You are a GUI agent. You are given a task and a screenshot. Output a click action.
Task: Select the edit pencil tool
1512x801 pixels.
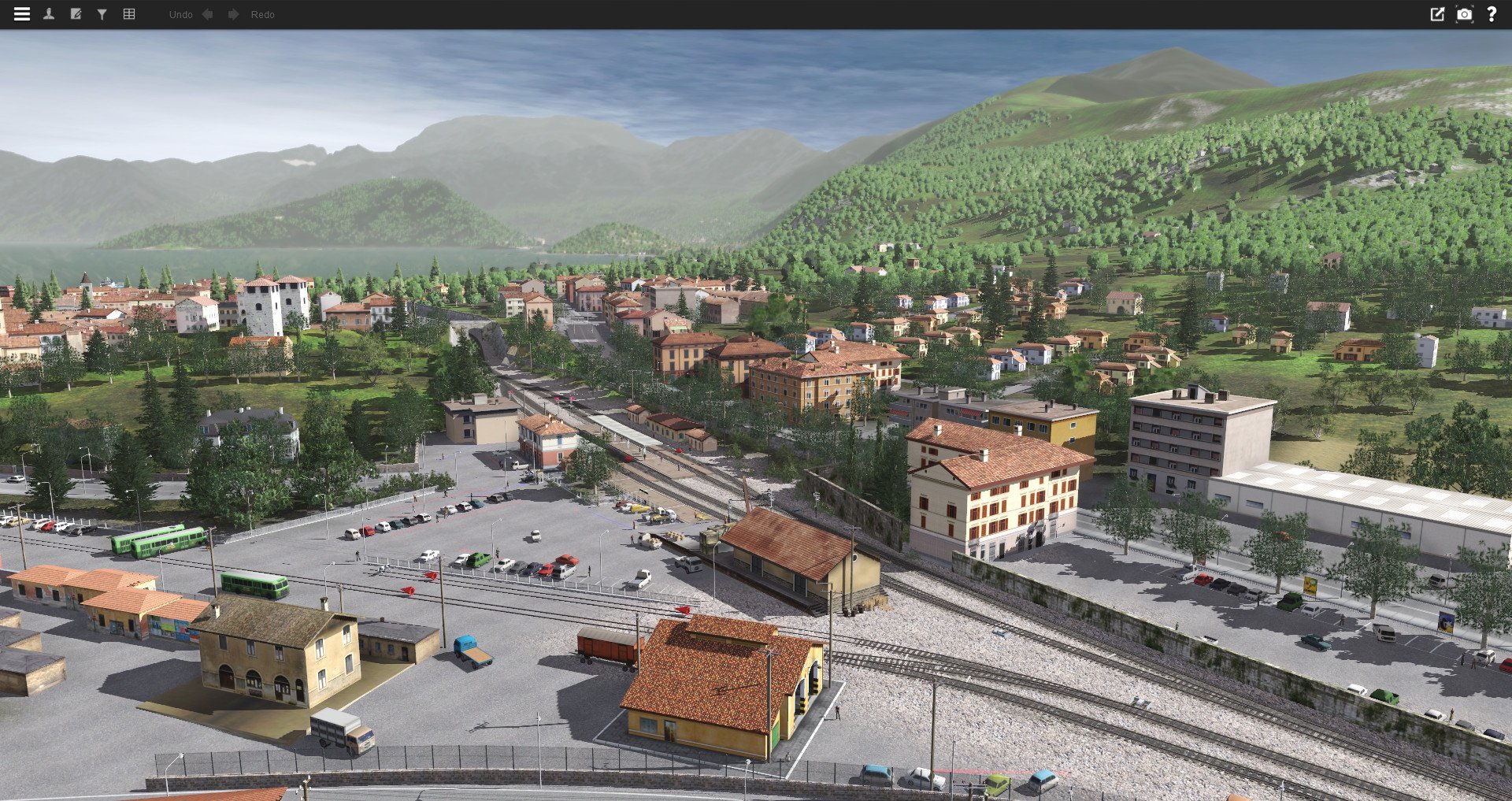tap(75, 13)
